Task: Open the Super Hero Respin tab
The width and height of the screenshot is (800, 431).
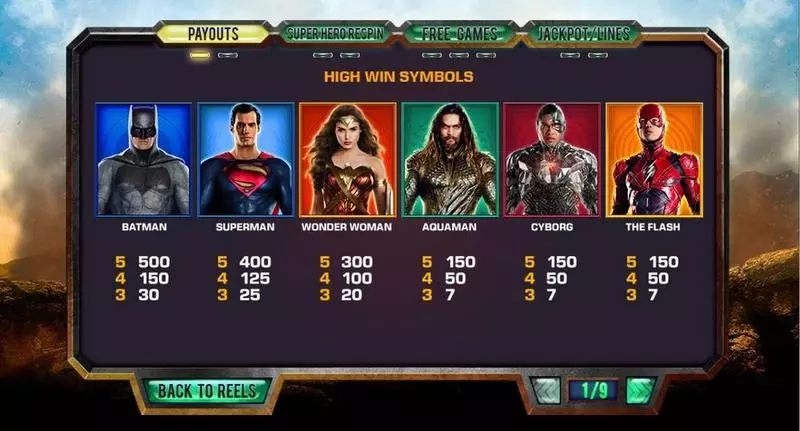Action: [x=335, y=33]
